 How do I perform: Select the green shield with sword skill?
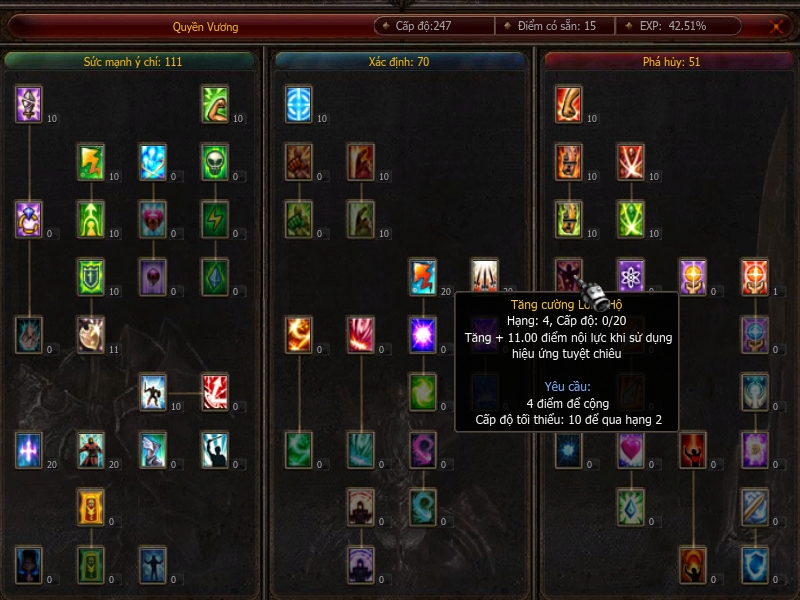(x=91, y=277)
